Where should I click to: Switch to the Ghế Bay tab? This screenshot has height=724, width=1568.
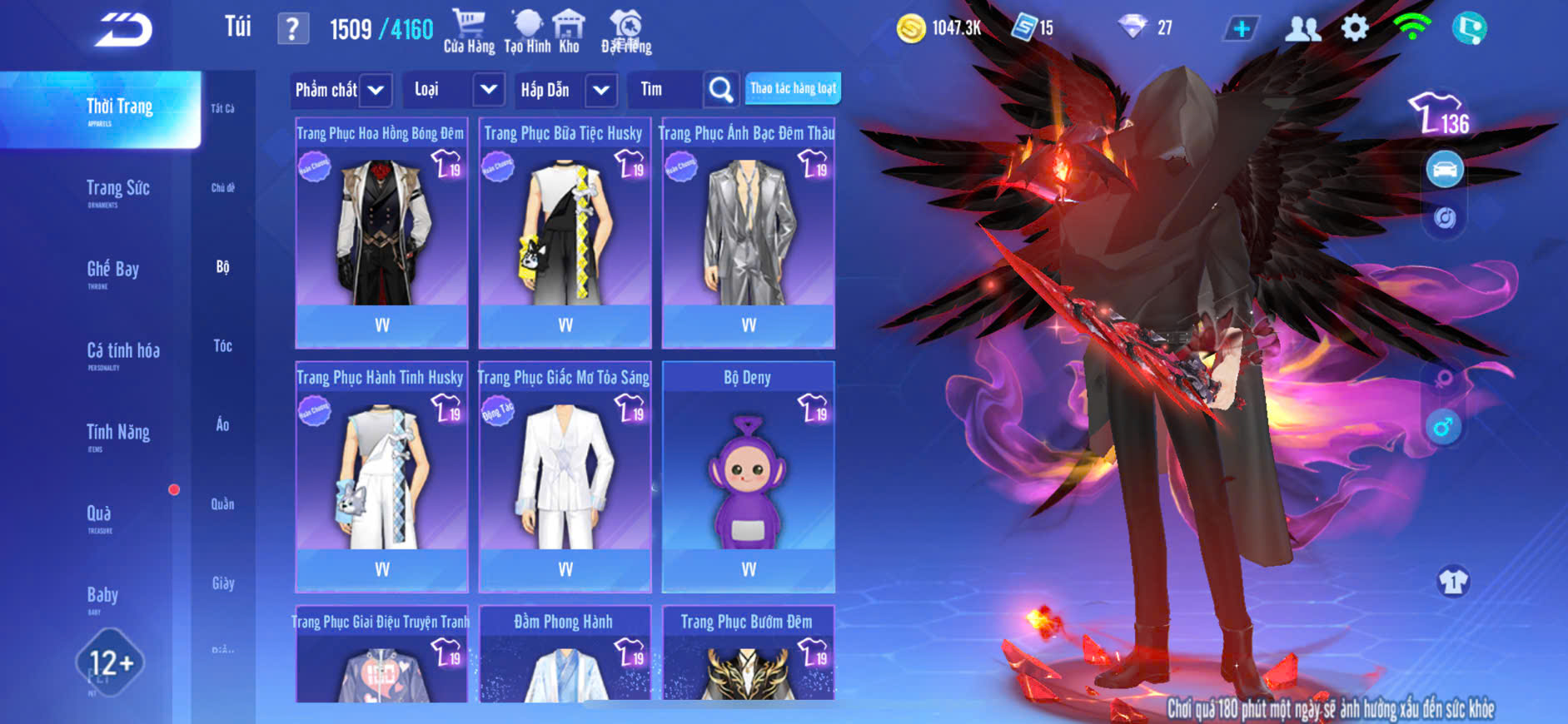click(113, 271)
